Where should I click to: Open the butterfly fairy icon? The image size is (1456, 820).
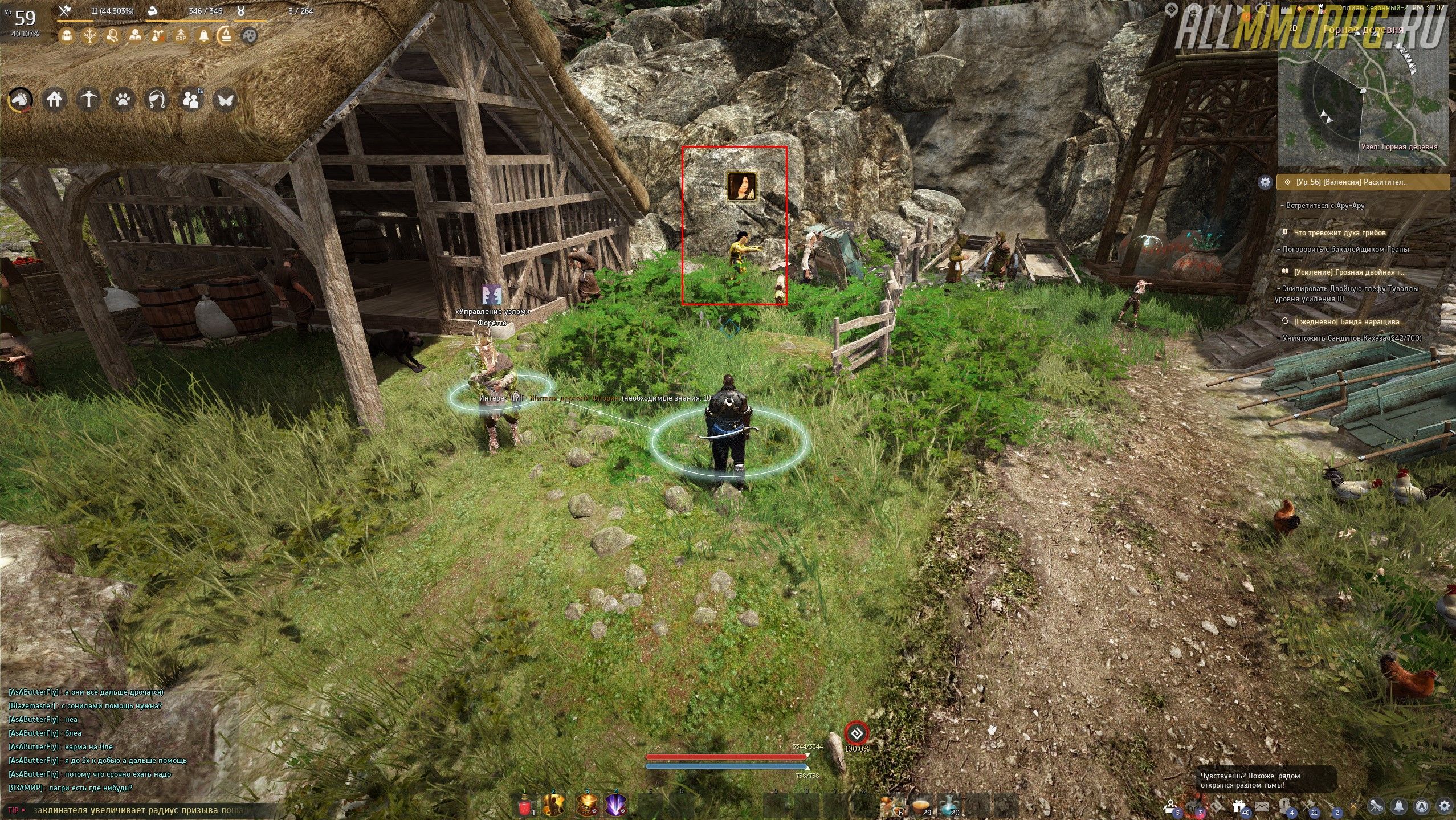coord(225,100)
